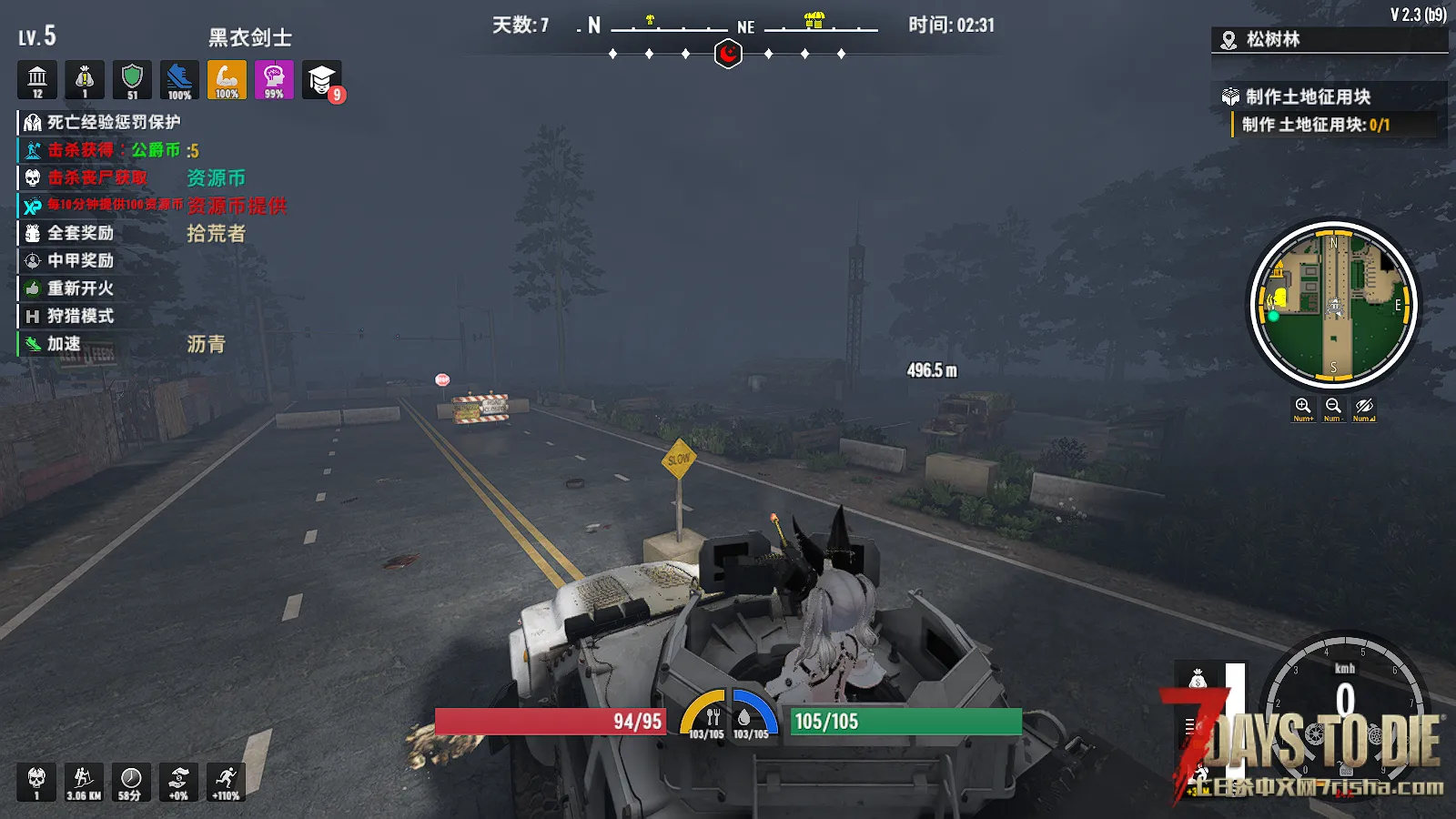Select the hiker distance travelled icon
Image resolution: width=1456 pixels, height=819 pixels.
[x=84, y=782]
